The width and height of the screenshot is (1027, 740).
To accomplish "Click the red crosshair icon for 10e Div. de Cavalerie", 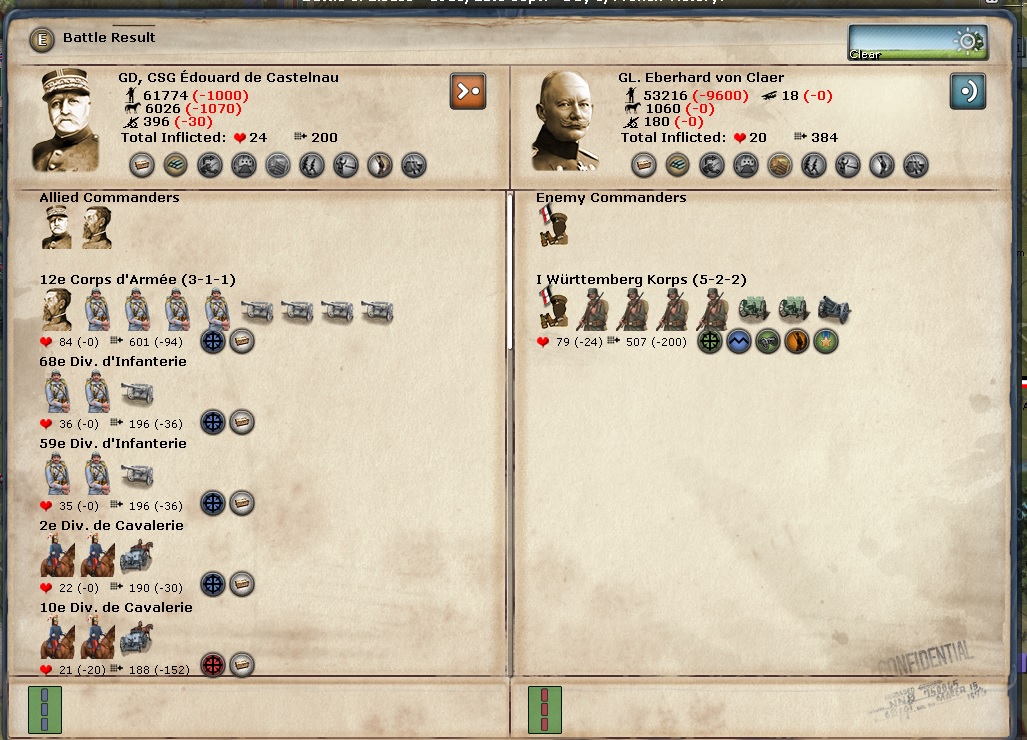I will 213,666.
